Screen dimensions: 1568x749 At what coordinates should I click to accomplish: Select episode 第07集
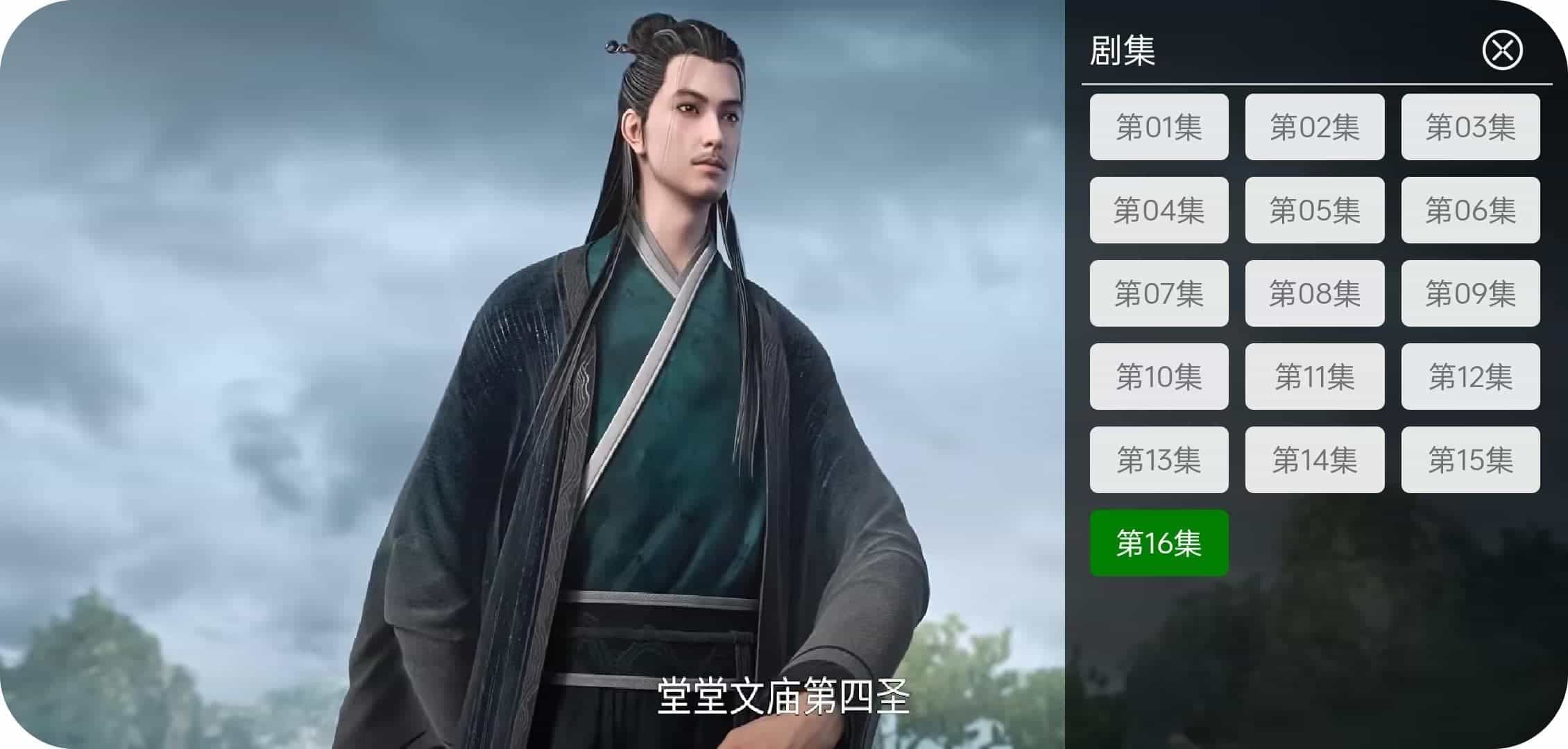pos(1159,293)
